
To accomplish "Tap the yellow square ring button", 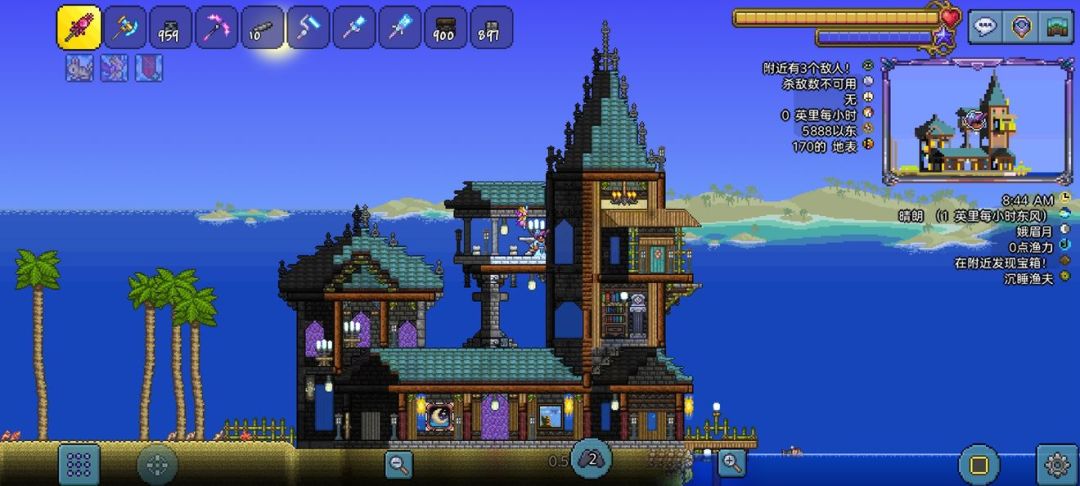I will point(979,464).
